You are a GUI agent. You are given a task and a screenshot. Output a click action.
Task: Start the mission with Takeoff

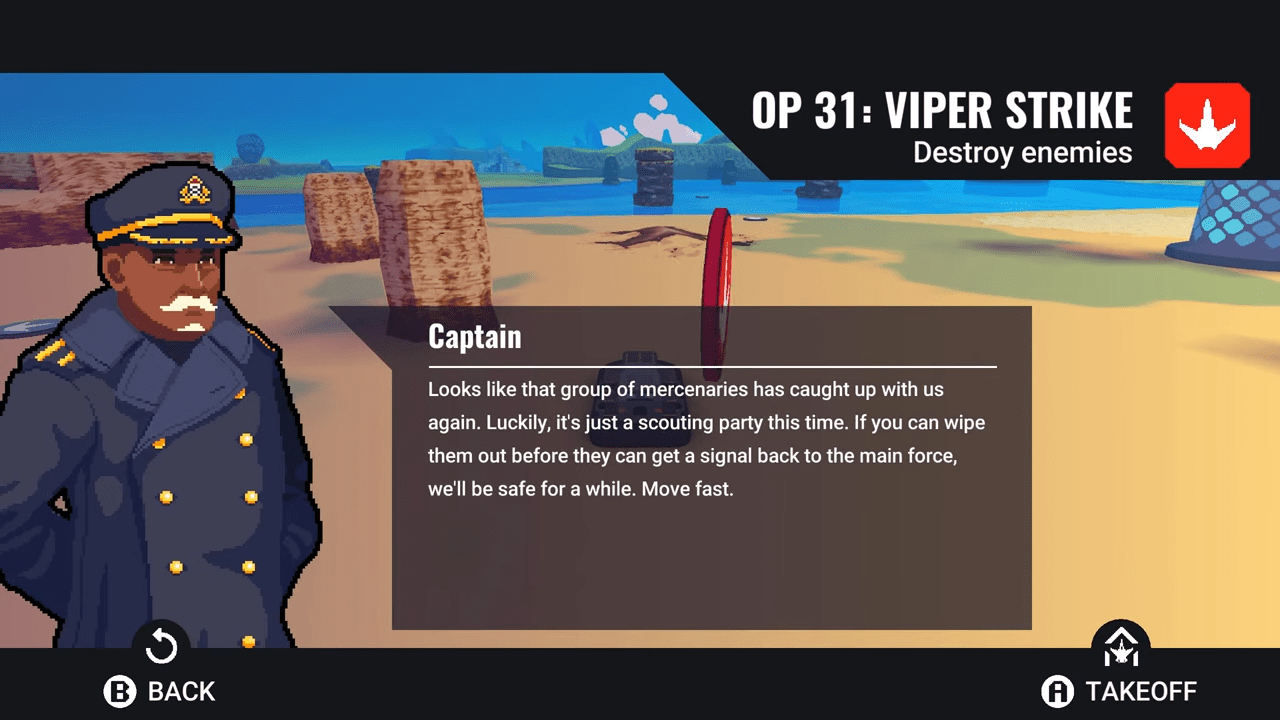coord(1120,690)
